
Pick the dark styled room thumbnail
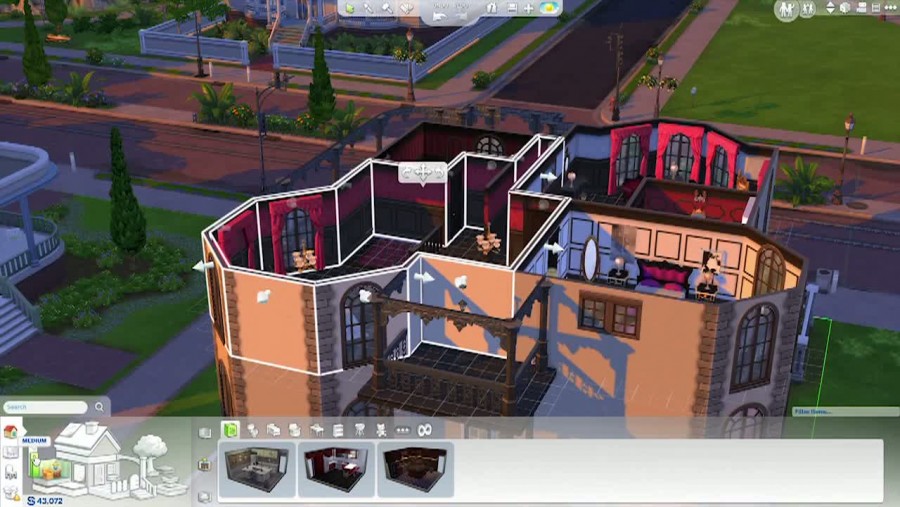coord(415,469)
